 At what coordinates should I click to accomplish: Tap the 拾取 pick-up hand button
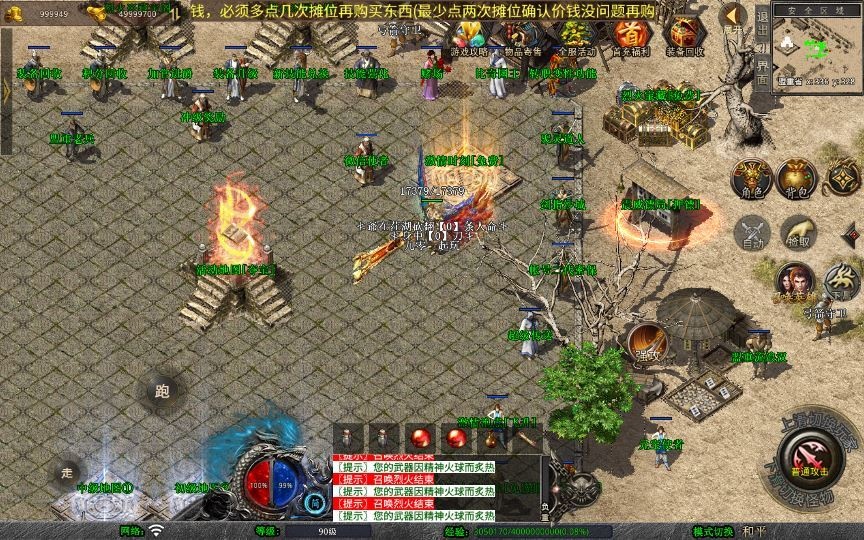pyautogui.click(x=799, y=232)
